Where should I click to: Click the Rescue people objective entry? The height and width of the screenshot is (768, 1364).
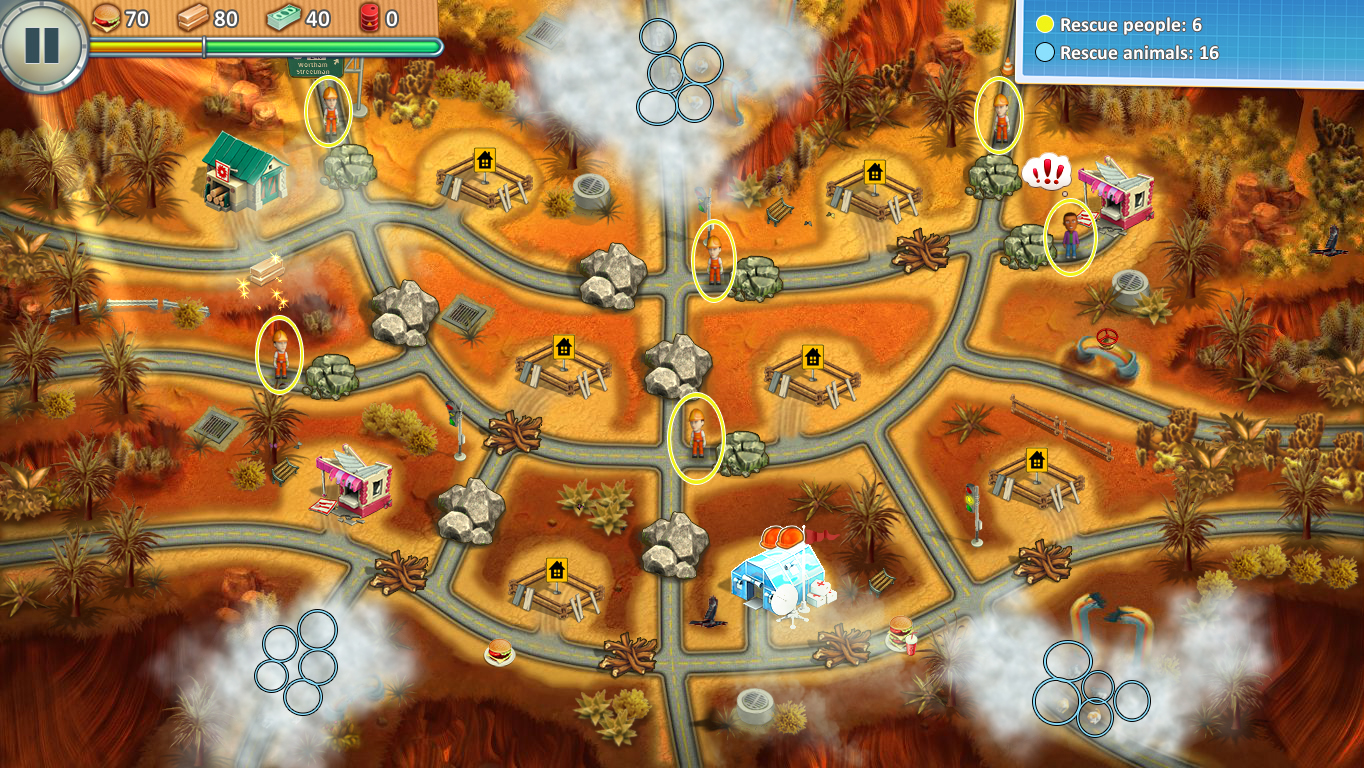click(1130, 25)
